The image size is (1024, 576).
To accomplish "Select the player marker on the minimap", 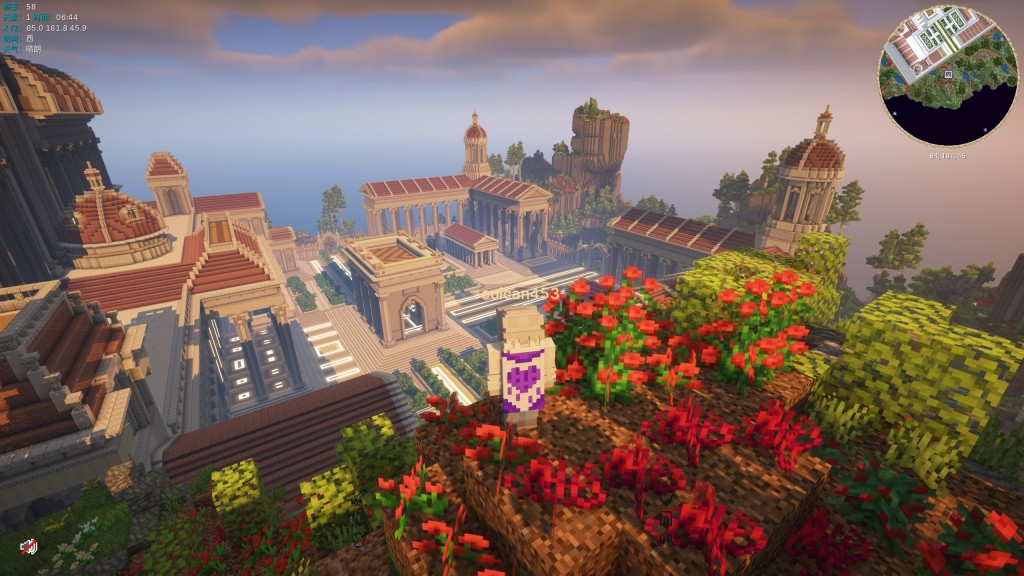I will click(947, 75).
